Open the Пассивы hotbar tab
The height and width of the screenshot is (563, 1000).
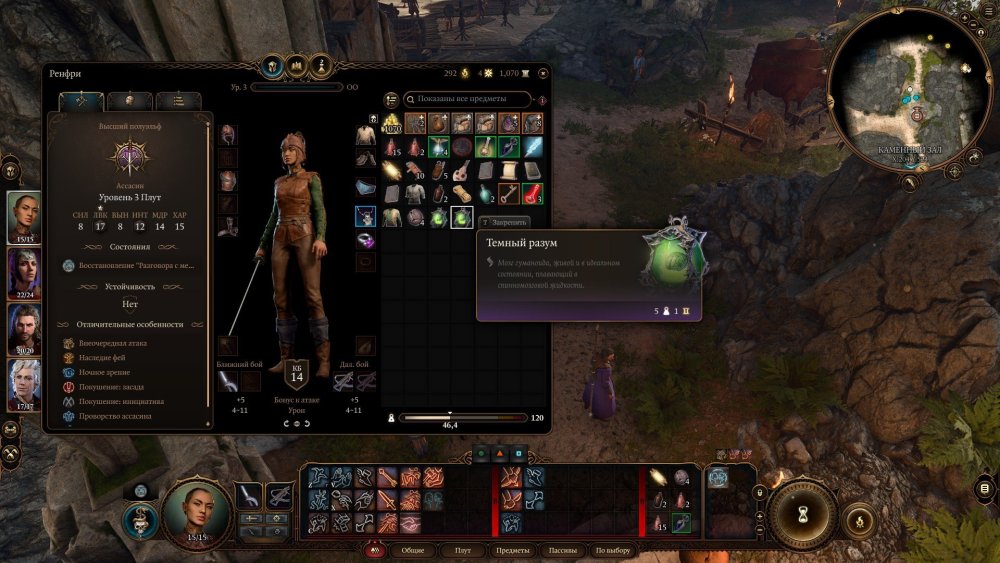(x=563, y=550)
